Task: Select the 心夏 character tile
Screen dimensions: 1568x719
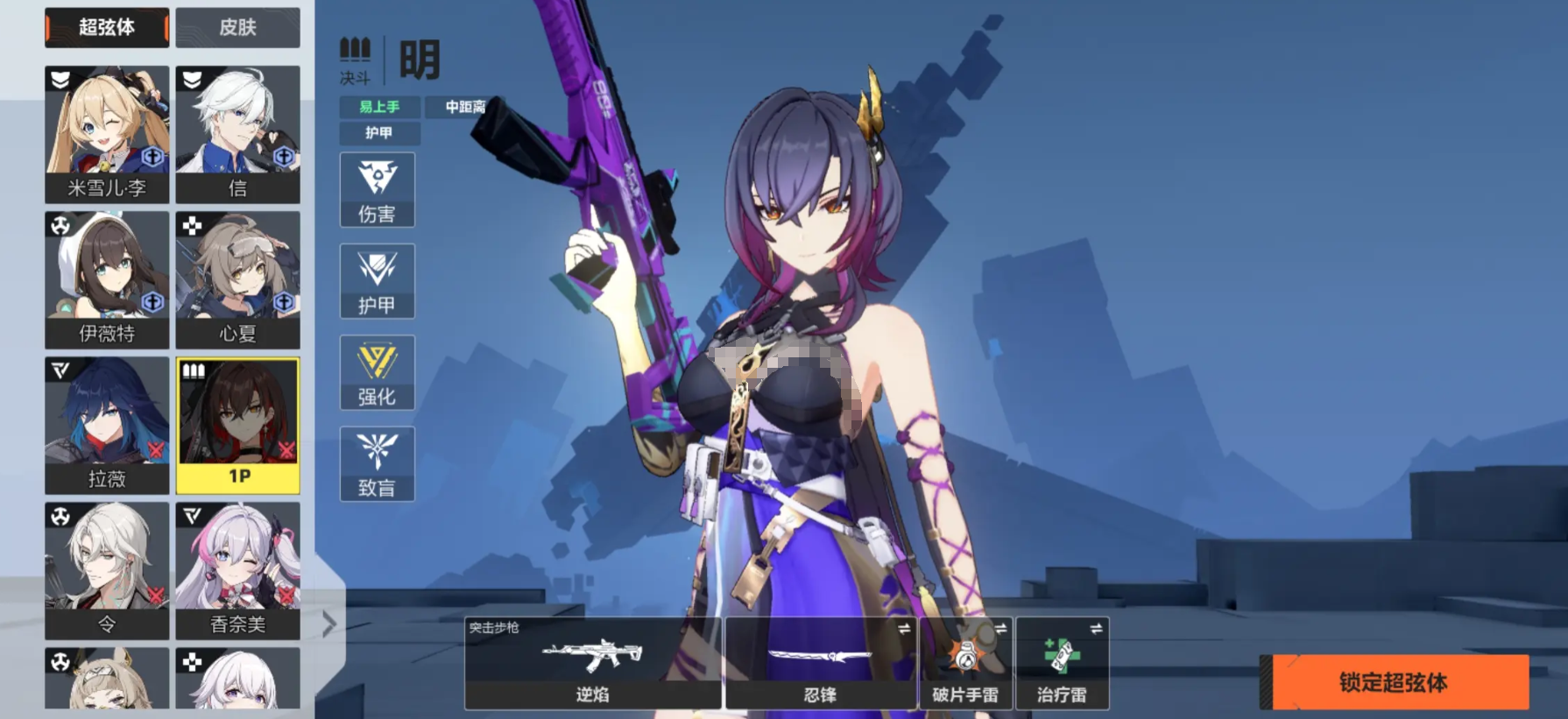Action: (237, 279)
